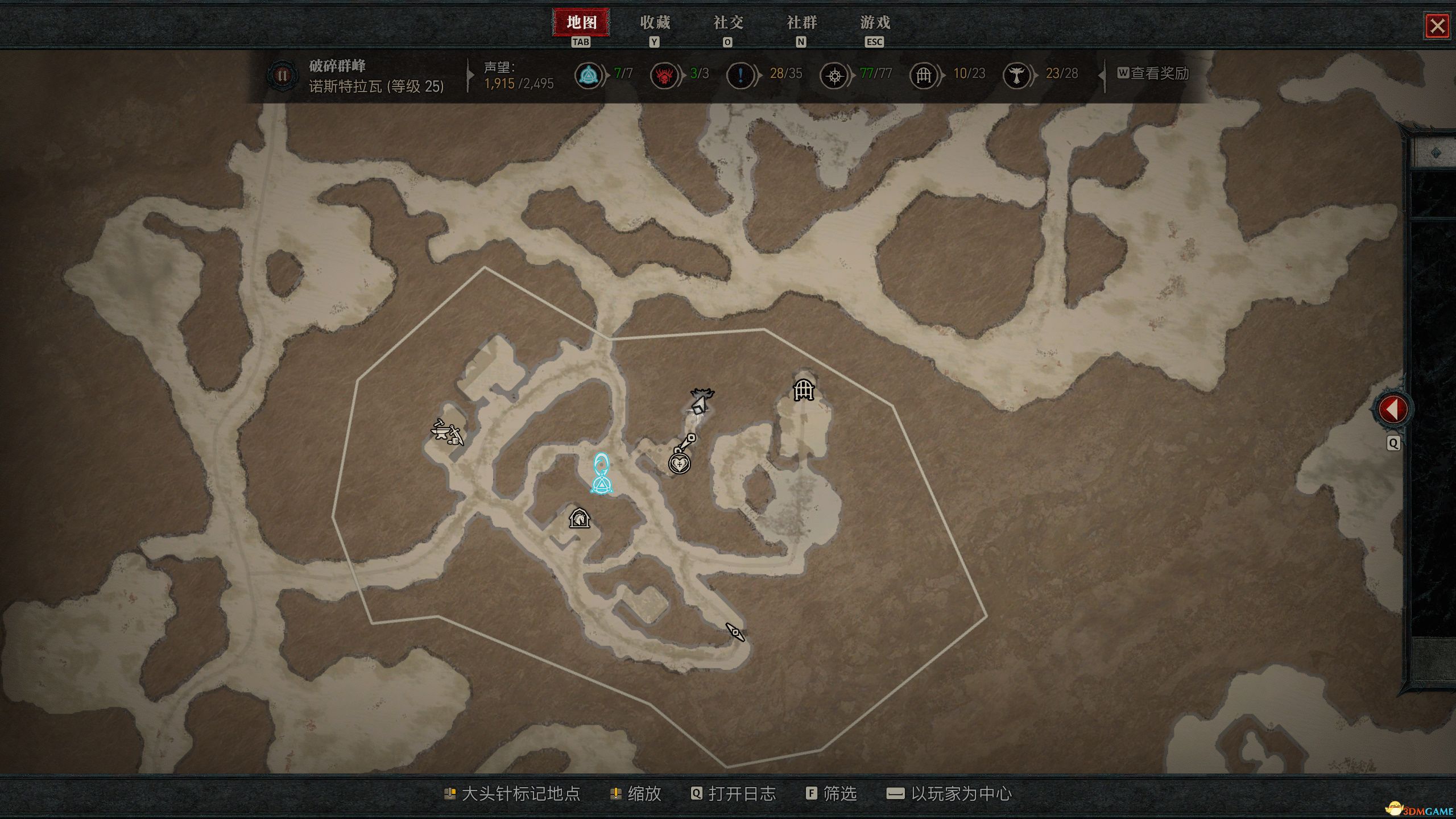Select the blue waypoint icon in Nostrava

(x=601, y=485)
